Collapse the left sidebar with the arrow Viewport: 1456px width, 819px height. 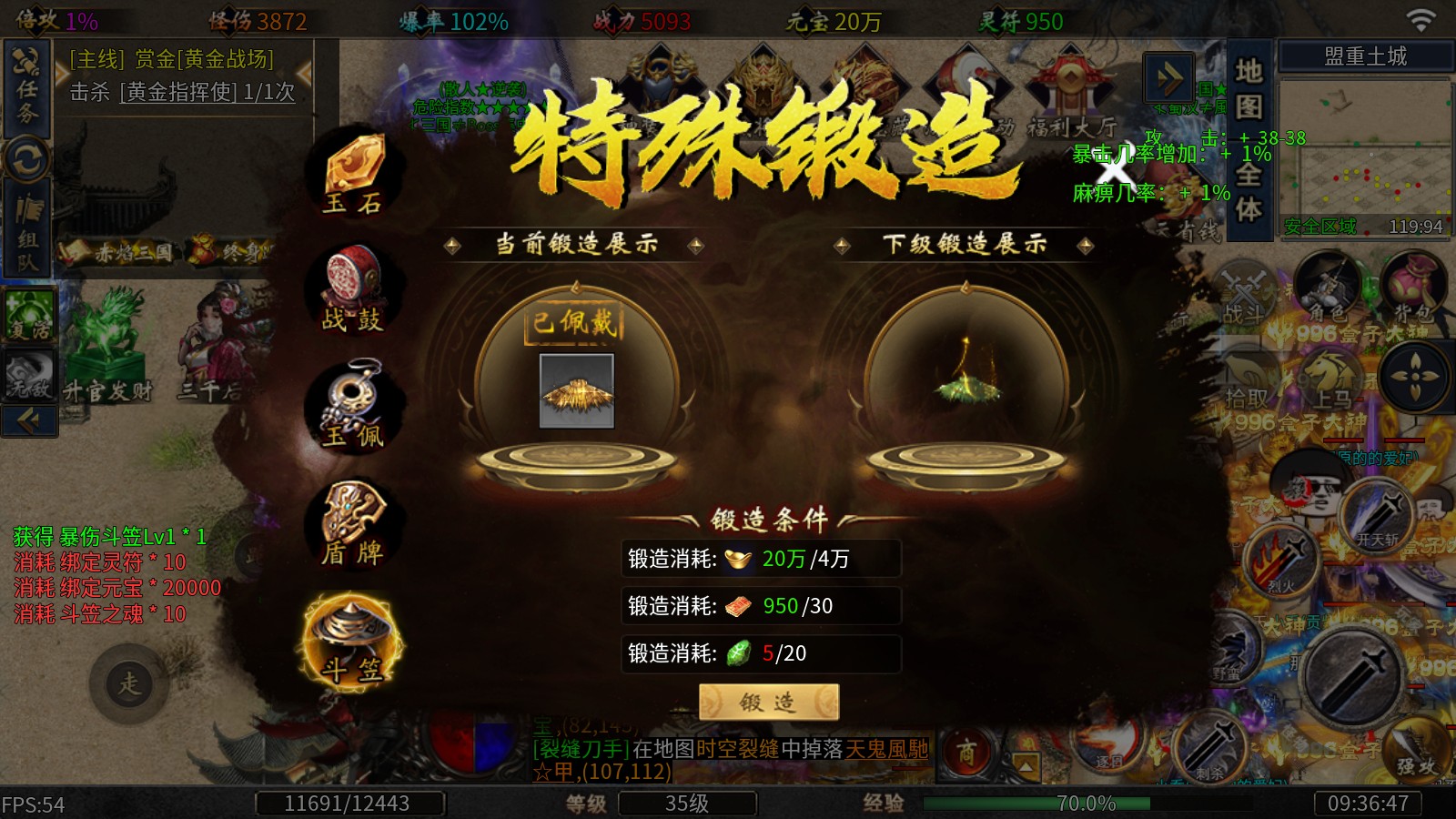(30, 420)
